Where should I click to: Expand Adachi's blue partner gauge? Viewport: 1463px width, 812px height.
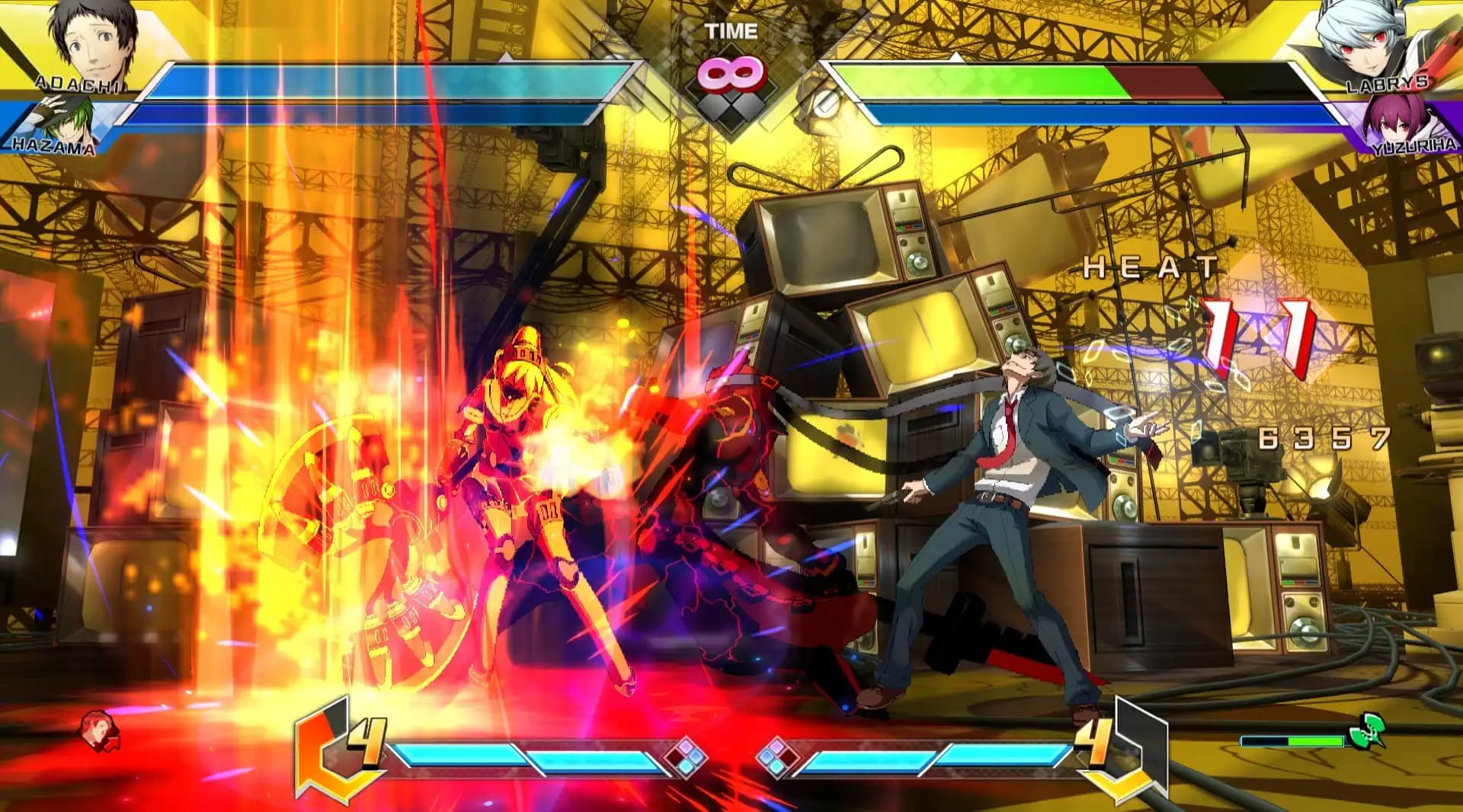pos(343,114)
